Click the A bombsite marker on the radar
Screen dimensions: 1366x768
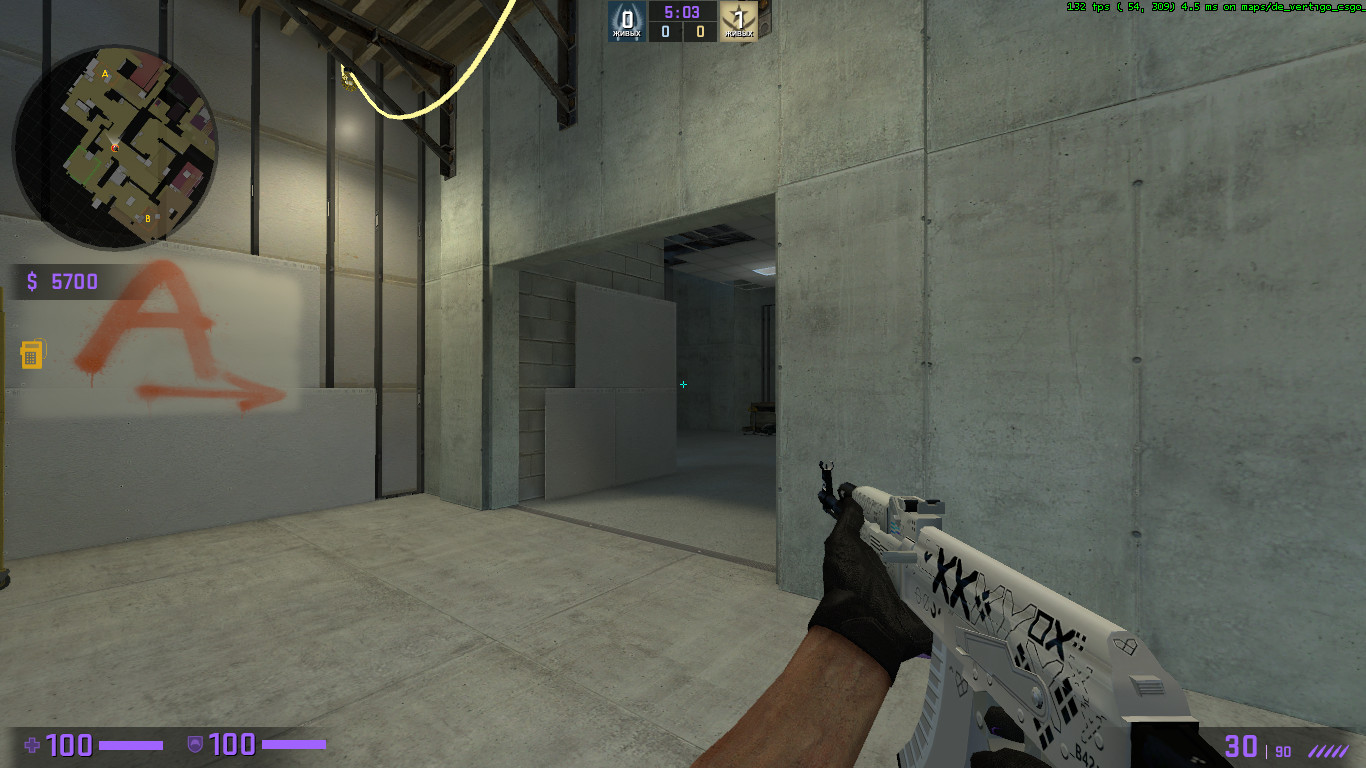click(103, 74)
